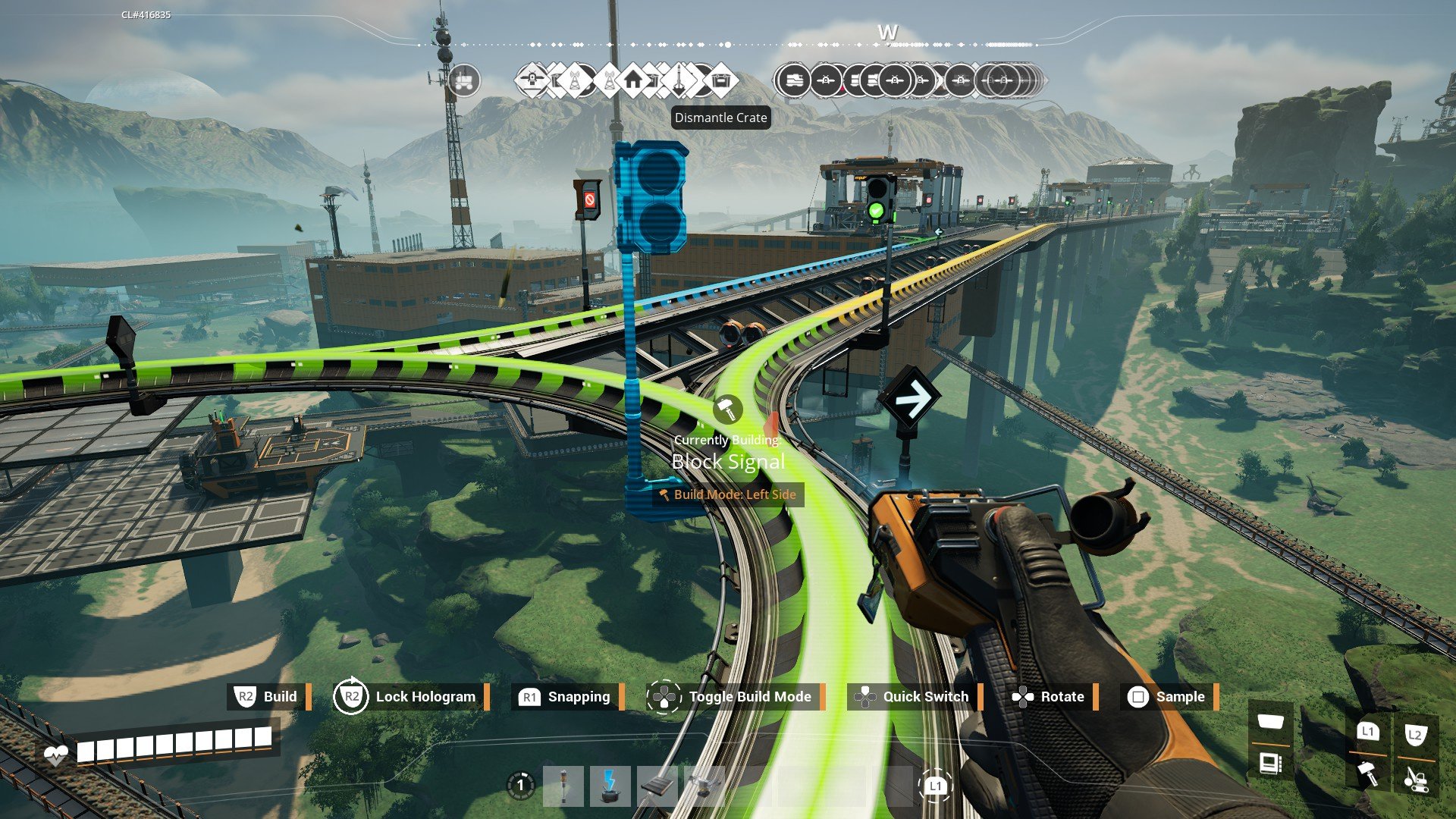Open the codex computer icon

coord(1271,763)
